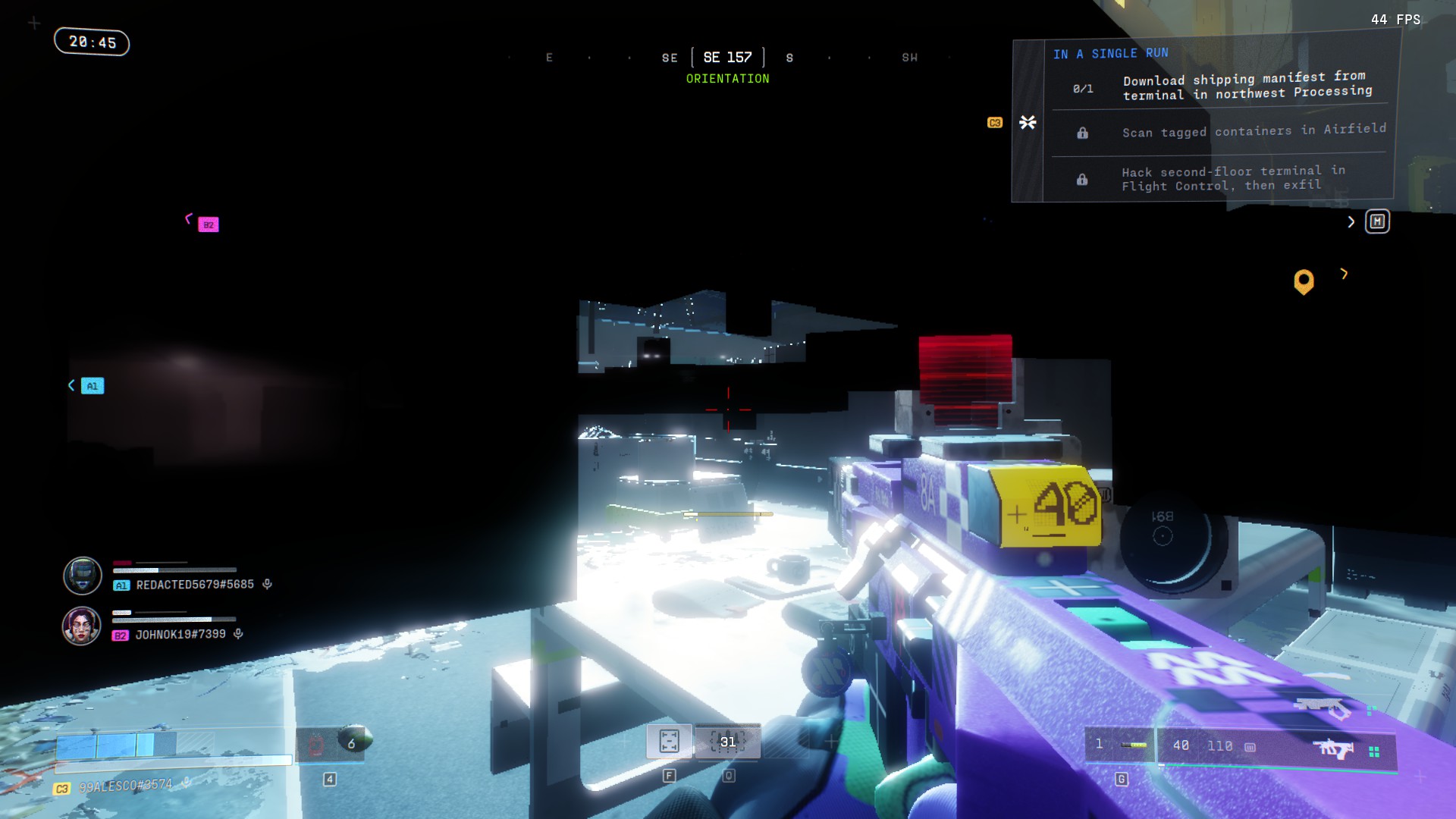Image resolution: width=1456 pixels, height=819 pixels.
Task: Click the yellow waypoint pin marker
Action: (x=1304, y=281)
